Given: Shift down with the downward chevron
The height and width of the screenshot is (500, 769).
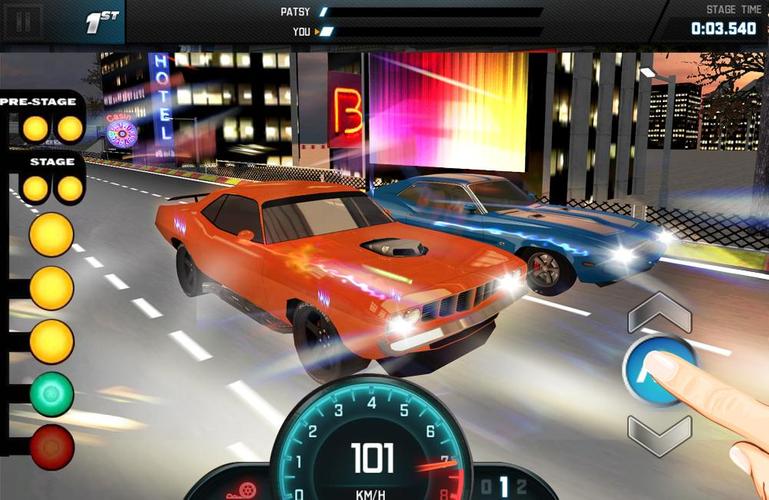Looking at the screenshot, I should 659,434.
